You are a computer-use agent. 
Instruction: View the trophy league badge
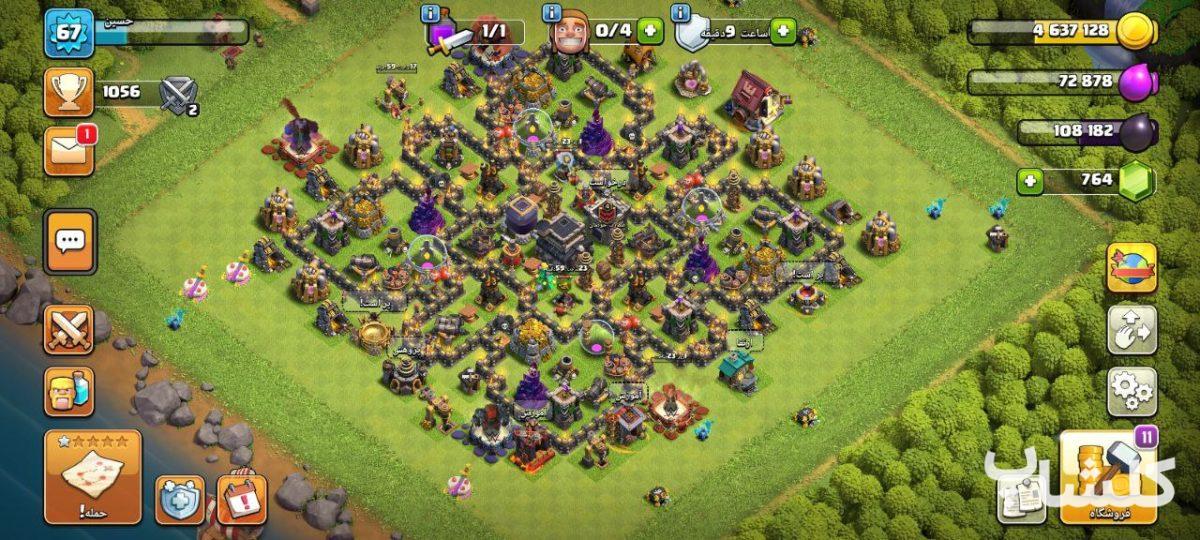click(x=69, y=93)
